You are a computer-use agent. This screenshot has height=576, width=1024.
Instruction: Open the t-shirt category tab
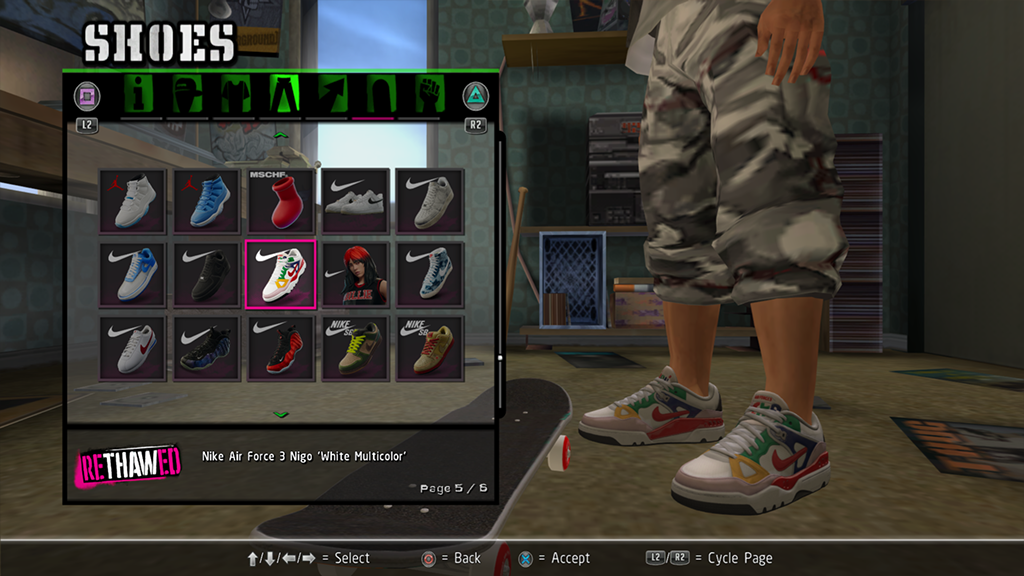tap(235, 96)
